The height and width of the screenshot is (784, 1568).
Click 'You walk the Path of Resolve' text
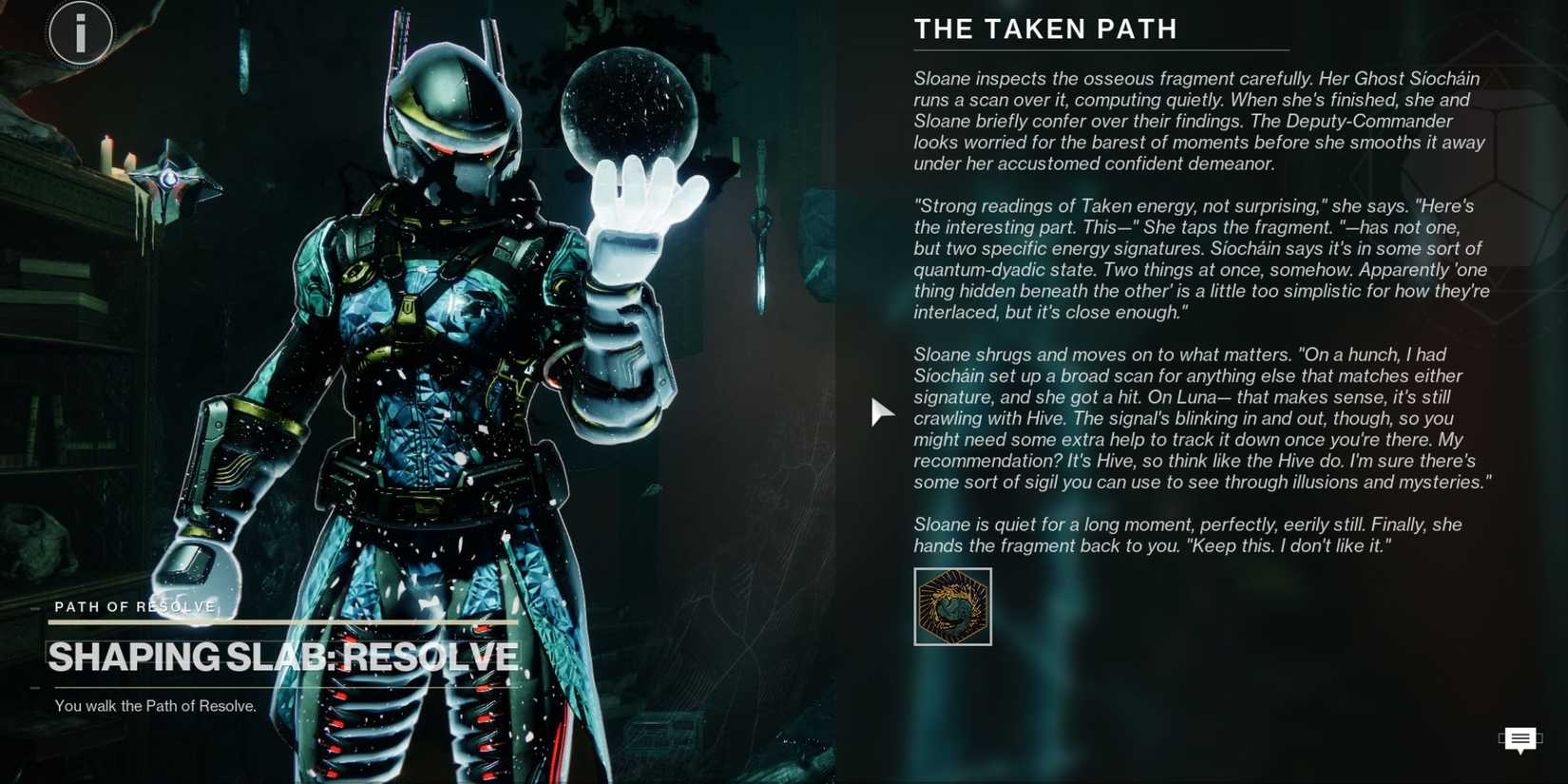(155, 706)
